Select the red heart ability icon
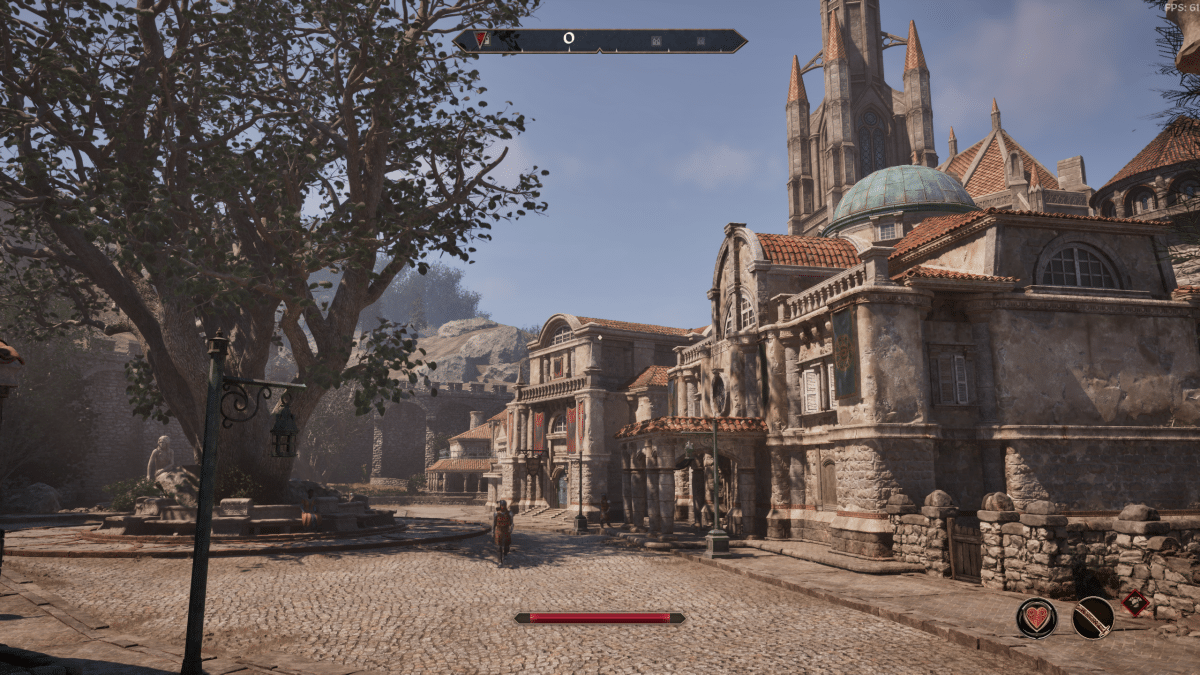This screenshot has height=675, width=1200. pyautogui.click(x=1037, y=617)
